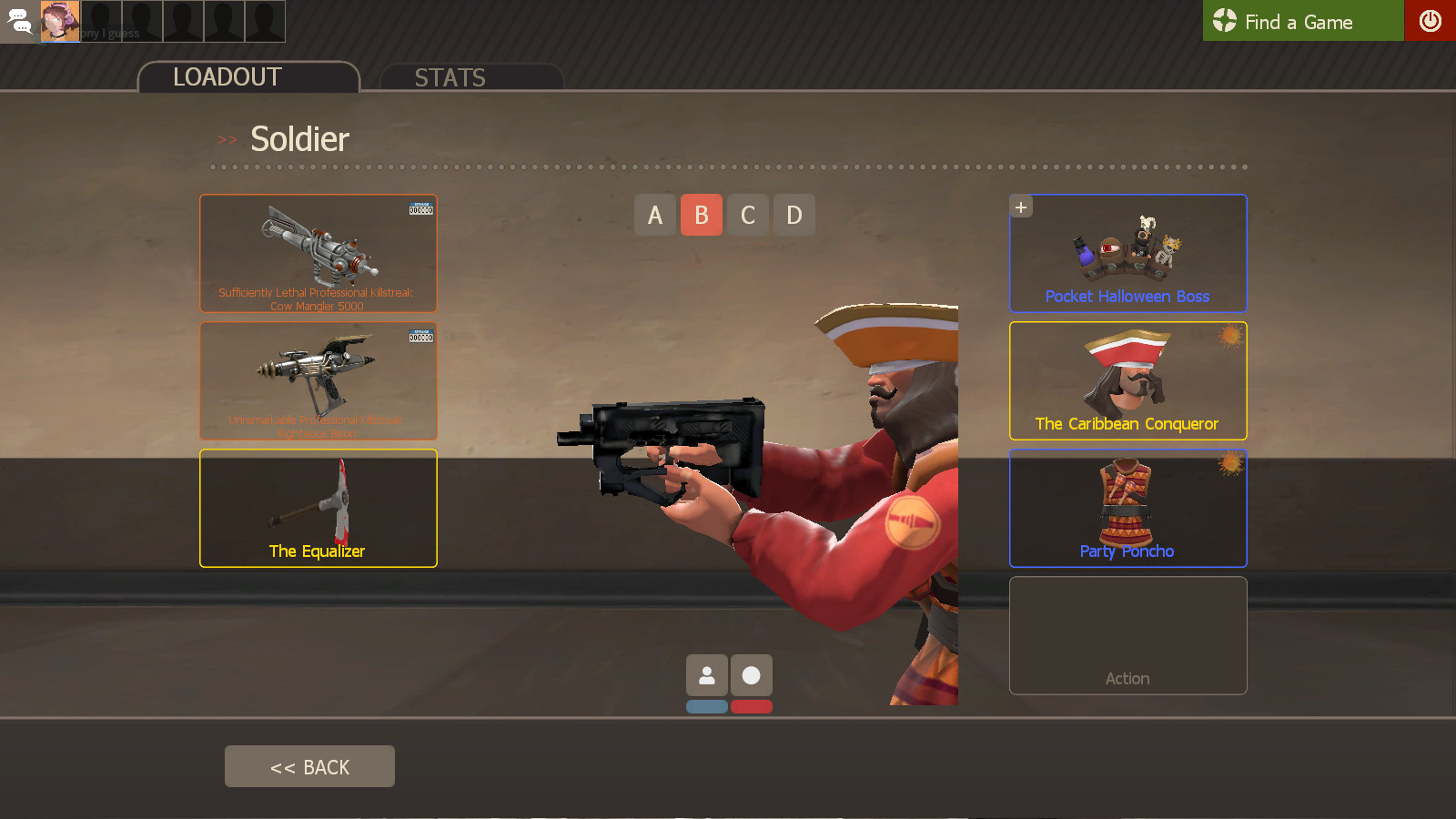Click the Find a Game button

pos(1301,21)
